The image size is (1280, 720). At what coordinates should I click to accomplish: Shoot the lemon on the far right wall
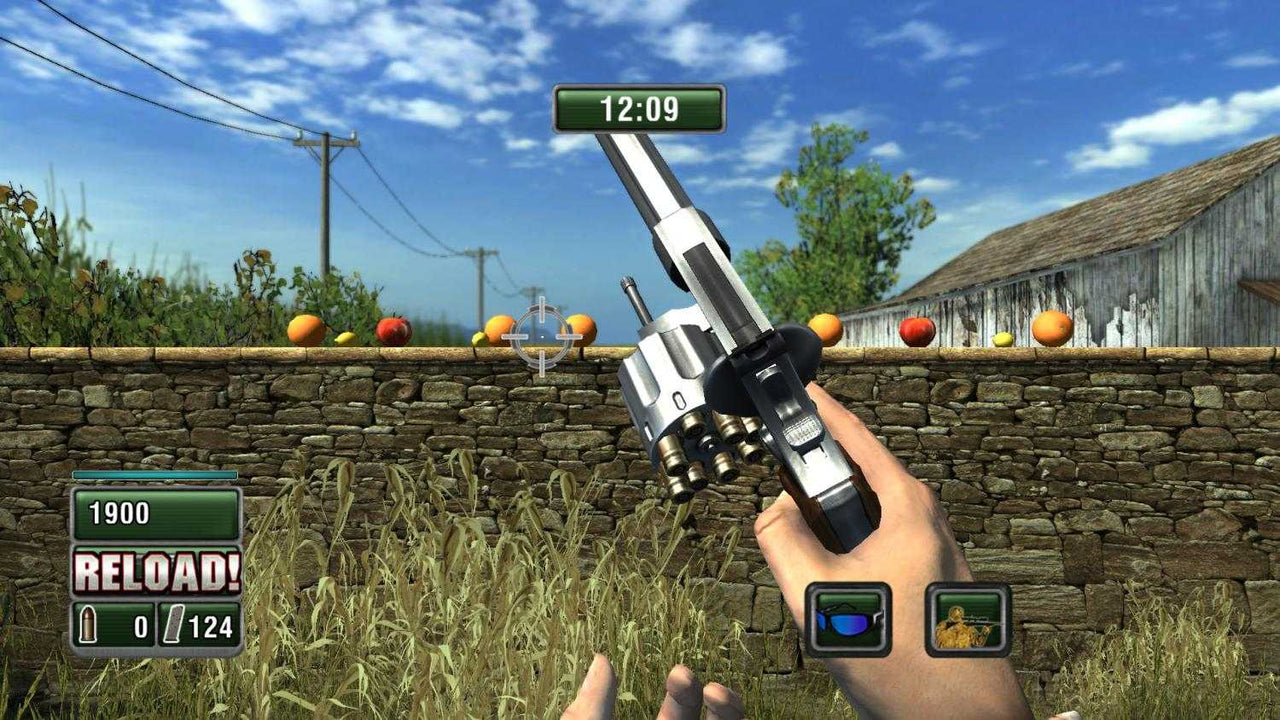[1003, 340]
